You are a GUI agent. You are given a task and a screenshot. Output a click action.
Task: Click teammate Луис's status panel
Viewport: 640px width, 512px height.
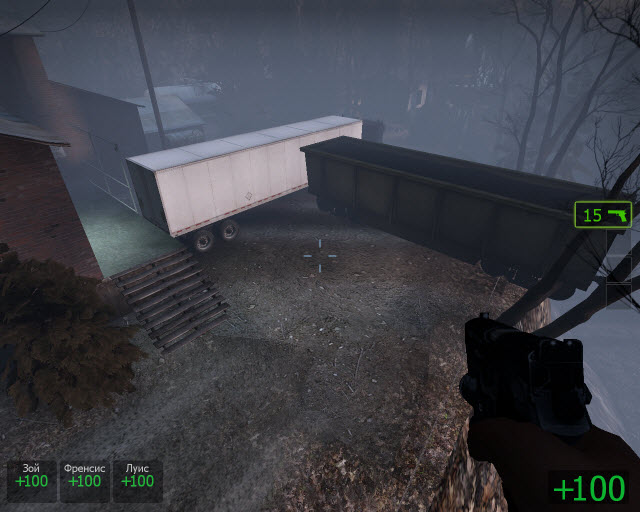click(137, 476)
